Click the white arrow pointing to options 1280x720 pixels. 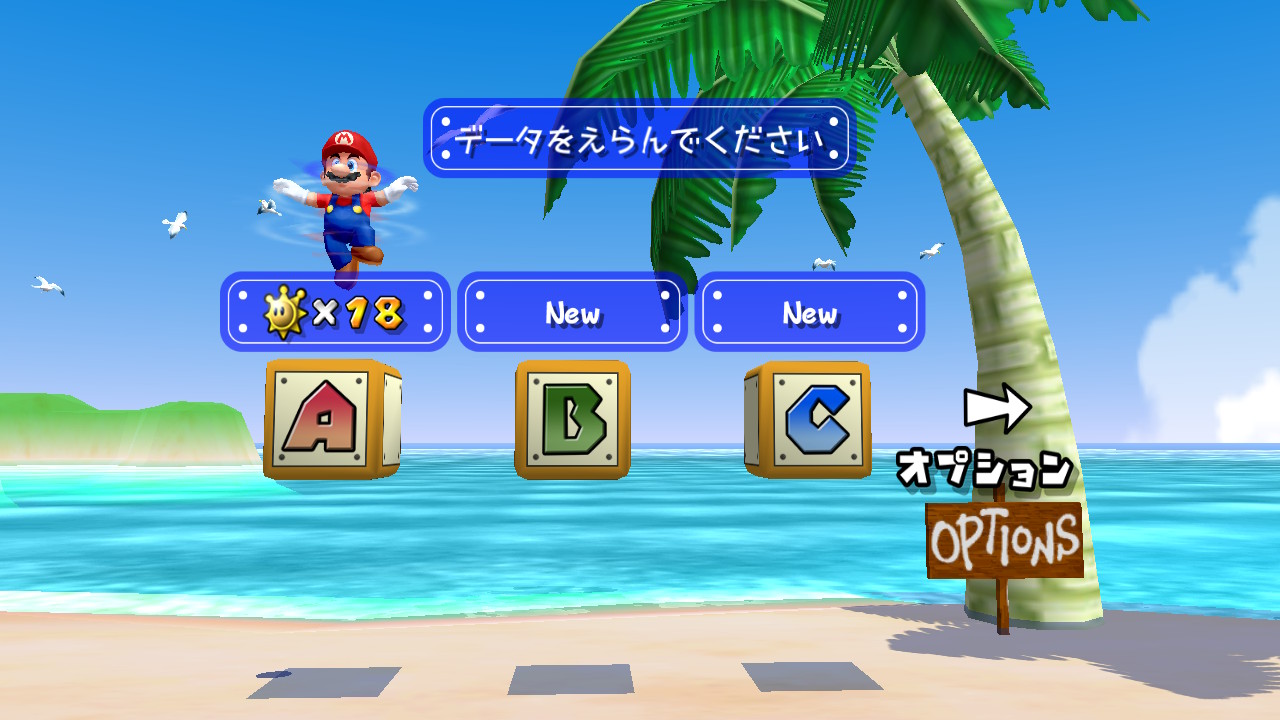pos(997,408)
